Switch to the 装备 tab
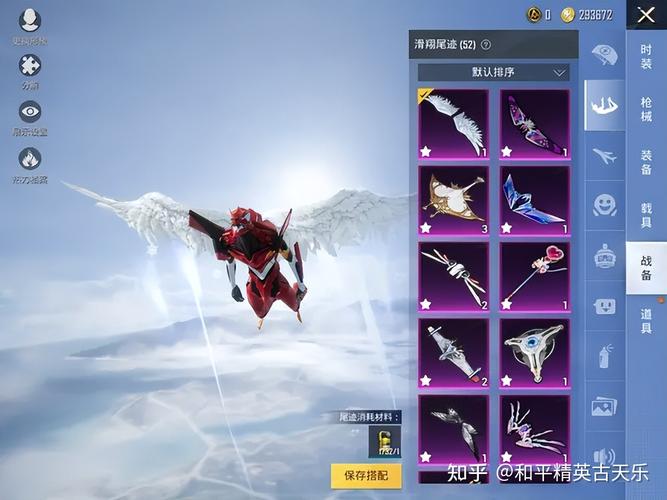The width and height of the screenshot is (667, 500). pos(646,160)
